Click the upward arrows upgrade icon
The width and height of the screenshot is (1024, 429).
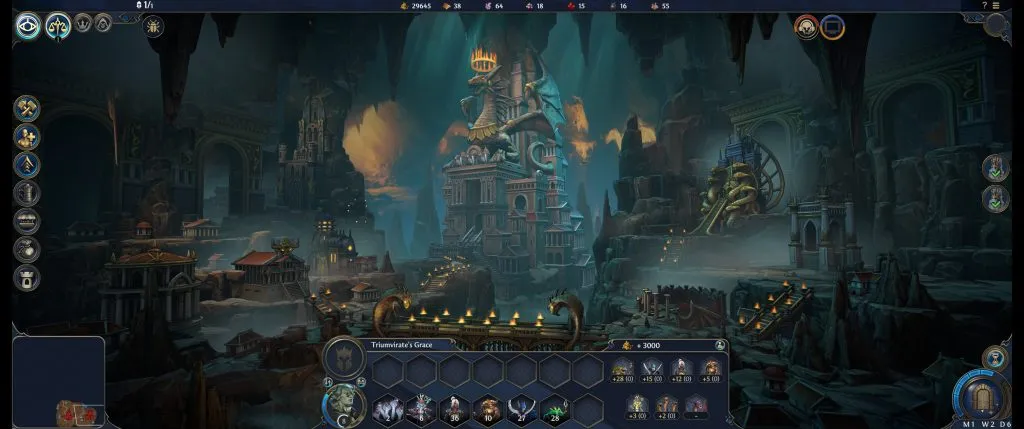click(27, 165)
